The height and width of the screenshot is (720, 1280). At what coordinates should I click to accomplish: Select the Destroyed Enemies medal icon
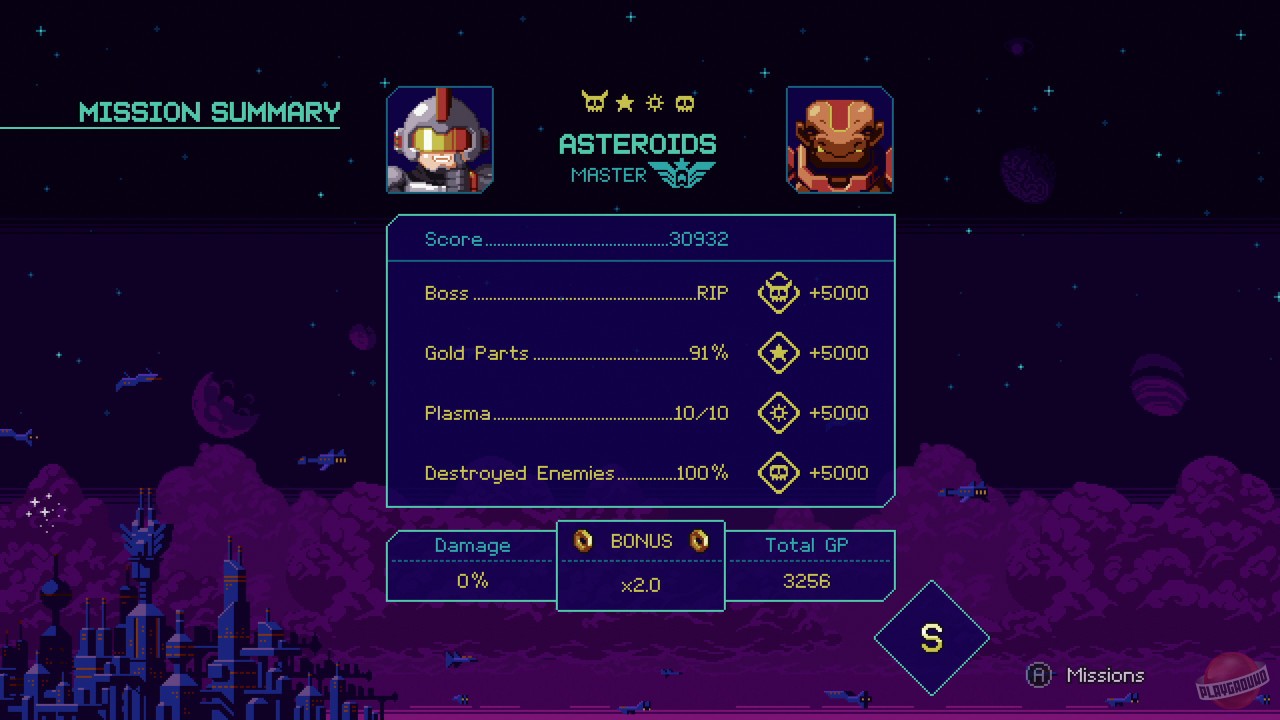point(778,473)
